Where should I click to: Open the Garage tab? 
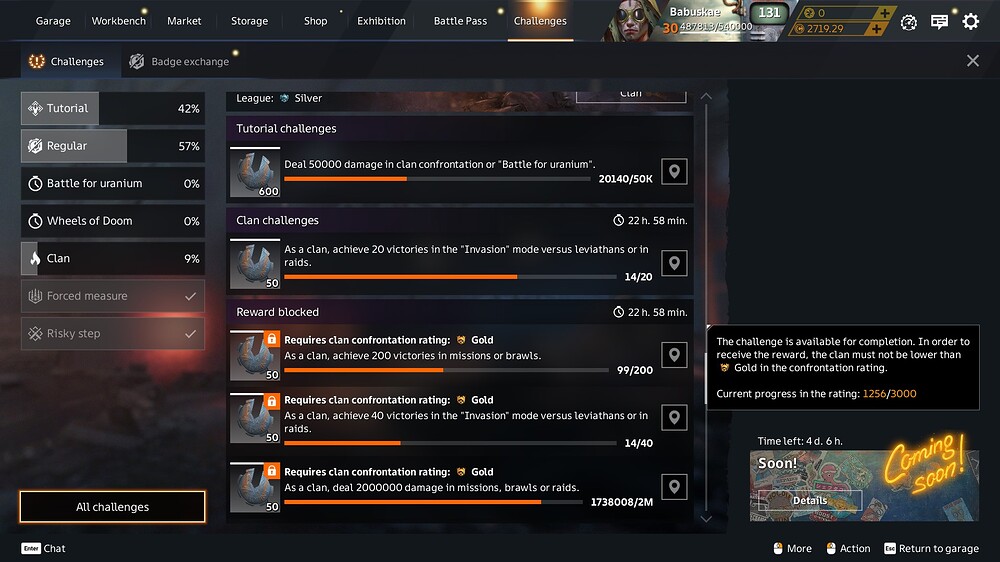(x=53, y=21)
